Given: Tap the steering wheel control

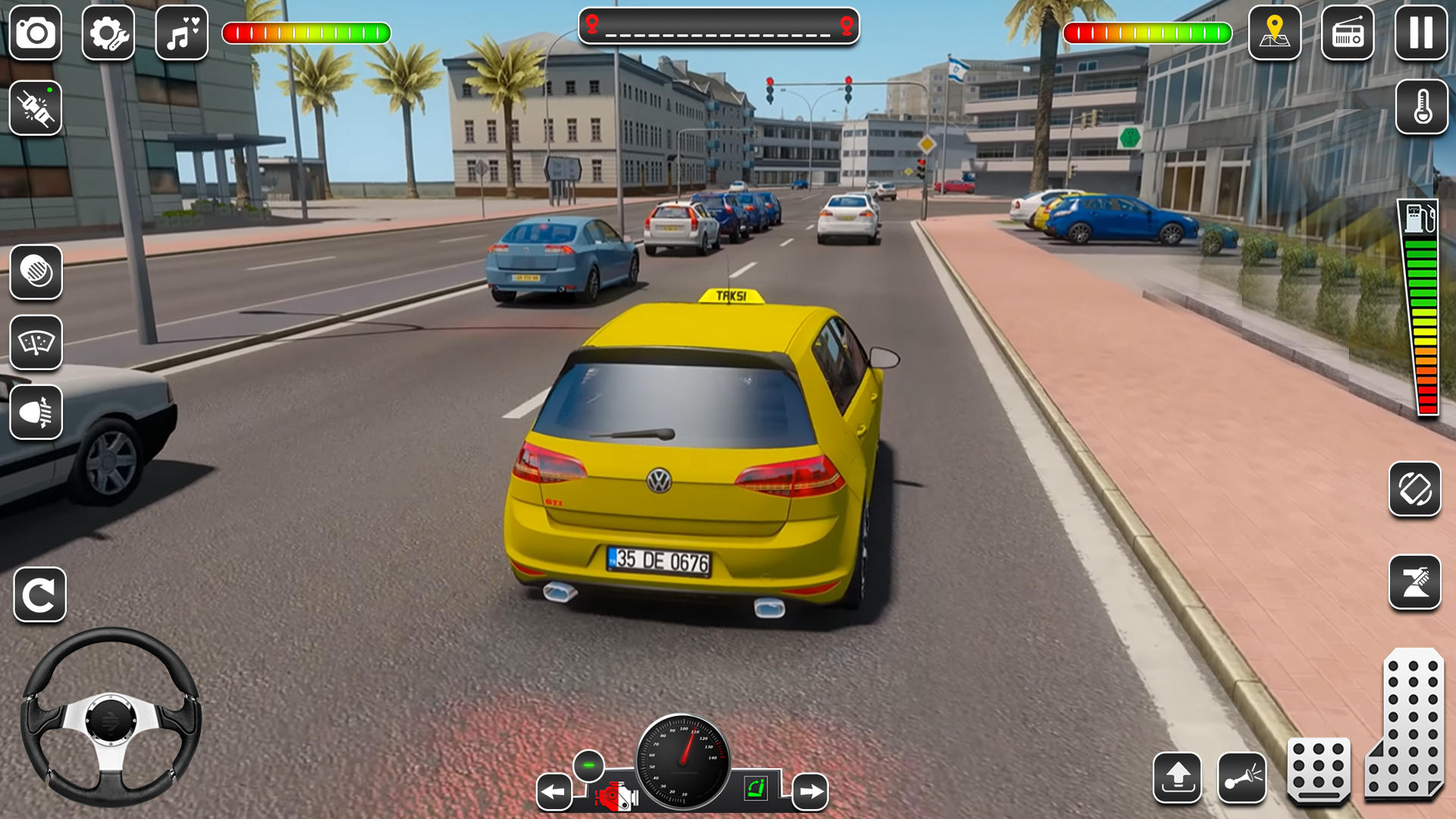Looking at the screenshot, I should coord(111,717).
